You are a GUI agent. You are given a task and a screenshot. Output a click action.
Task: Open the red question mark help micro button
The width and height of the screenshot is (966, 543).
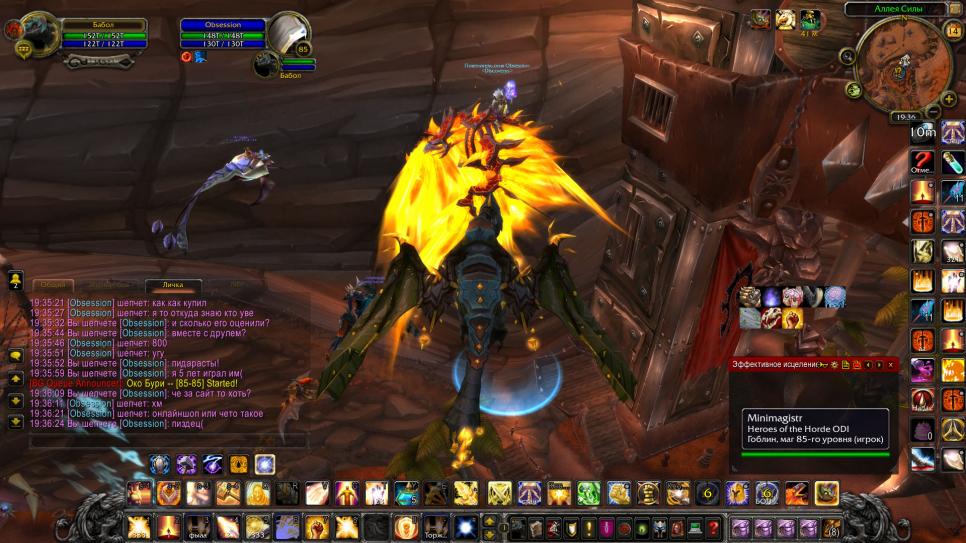(712, 527)
